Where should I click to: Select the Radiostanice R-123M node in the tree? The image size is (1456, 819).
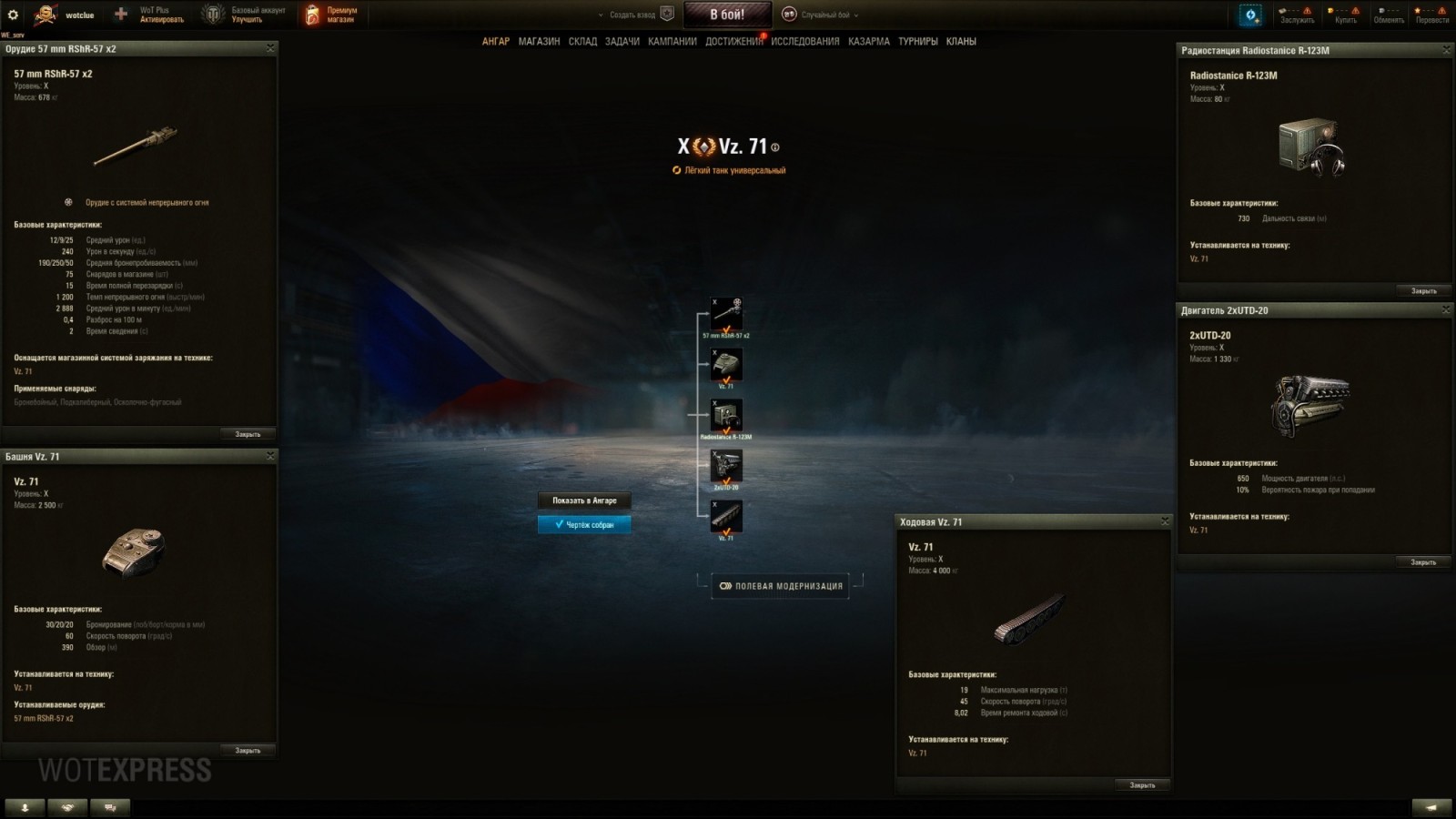[728, 417]
